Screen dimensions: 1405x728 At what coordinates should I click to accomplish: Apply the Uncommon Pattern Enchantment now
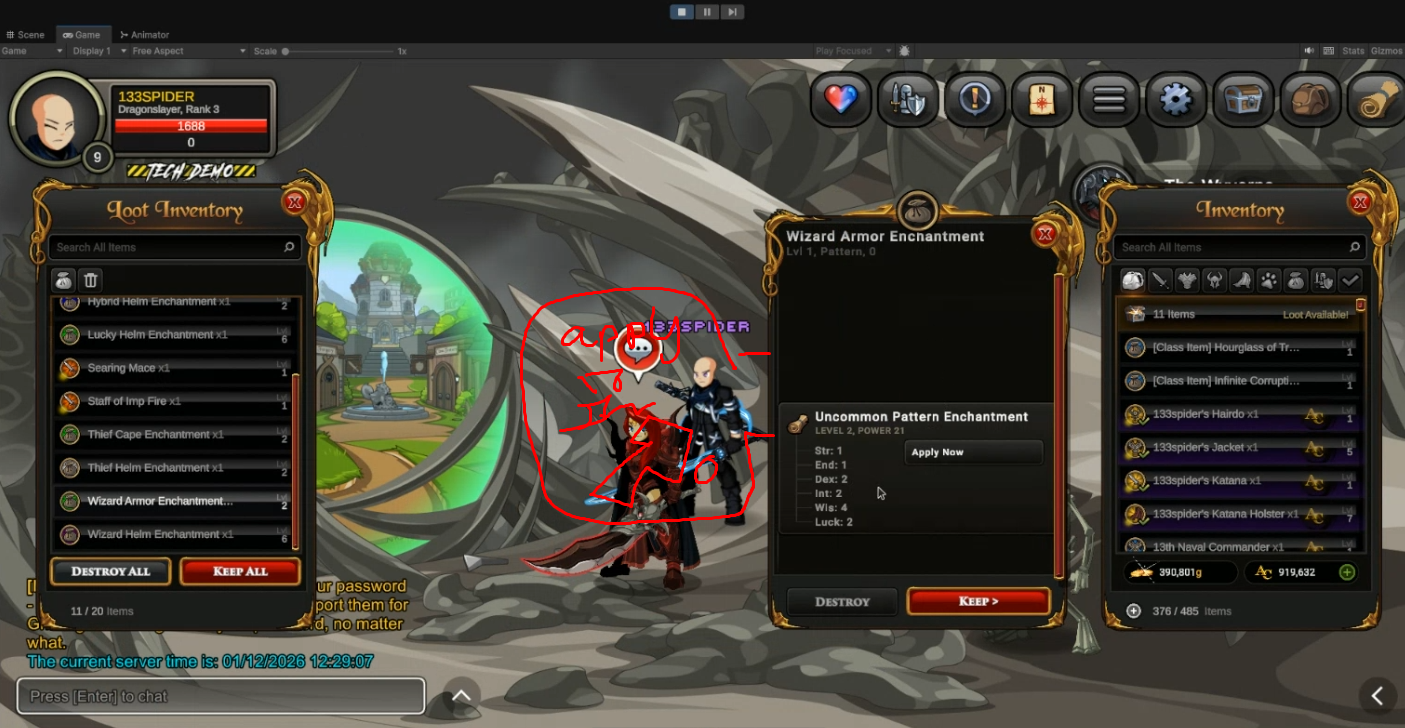coord(972,452)
